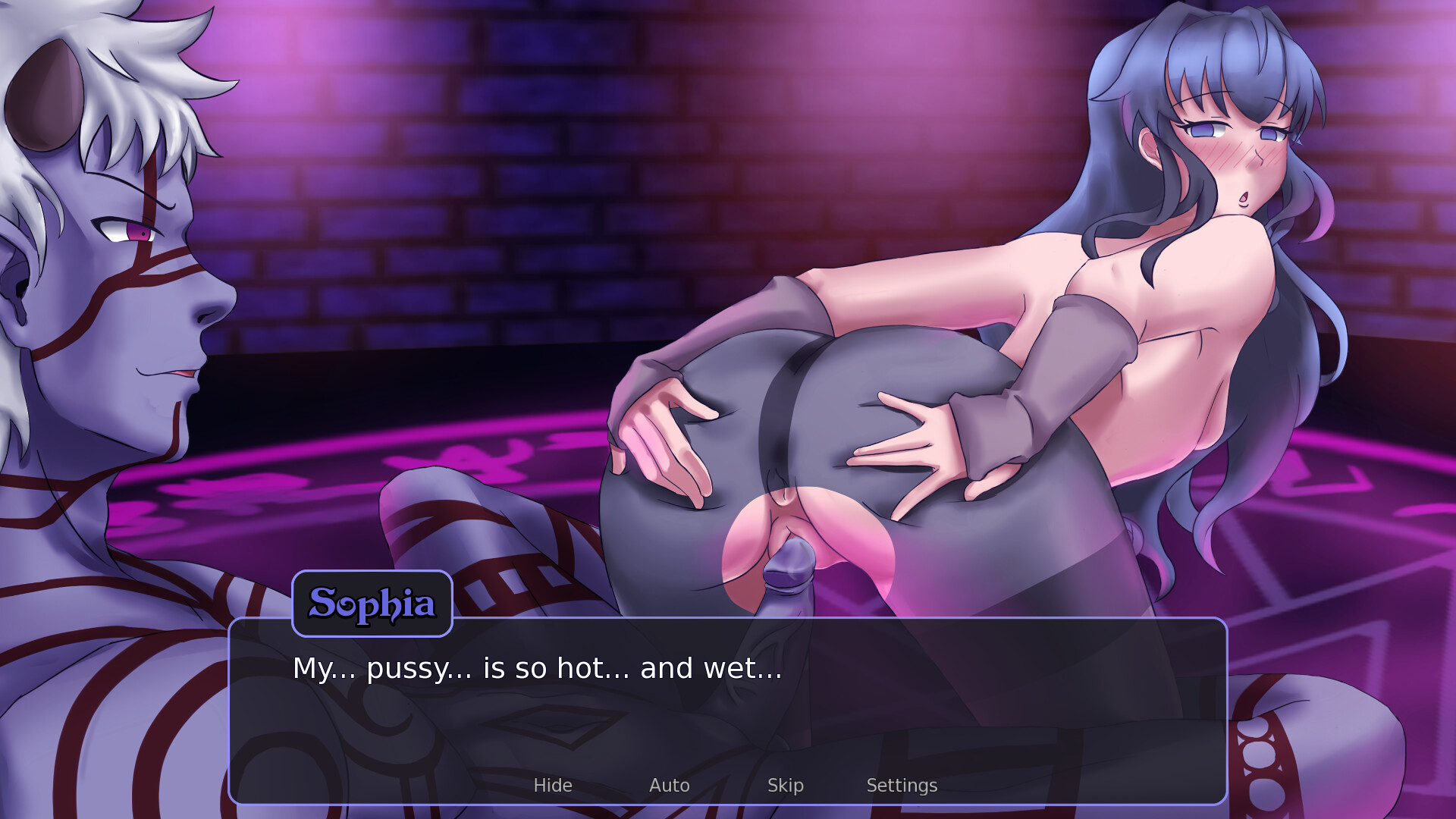The width and height of the screenshot is (1456, 819).
Task: Click the Hide button to conceal dialogue
Action: tap(553, 785)
